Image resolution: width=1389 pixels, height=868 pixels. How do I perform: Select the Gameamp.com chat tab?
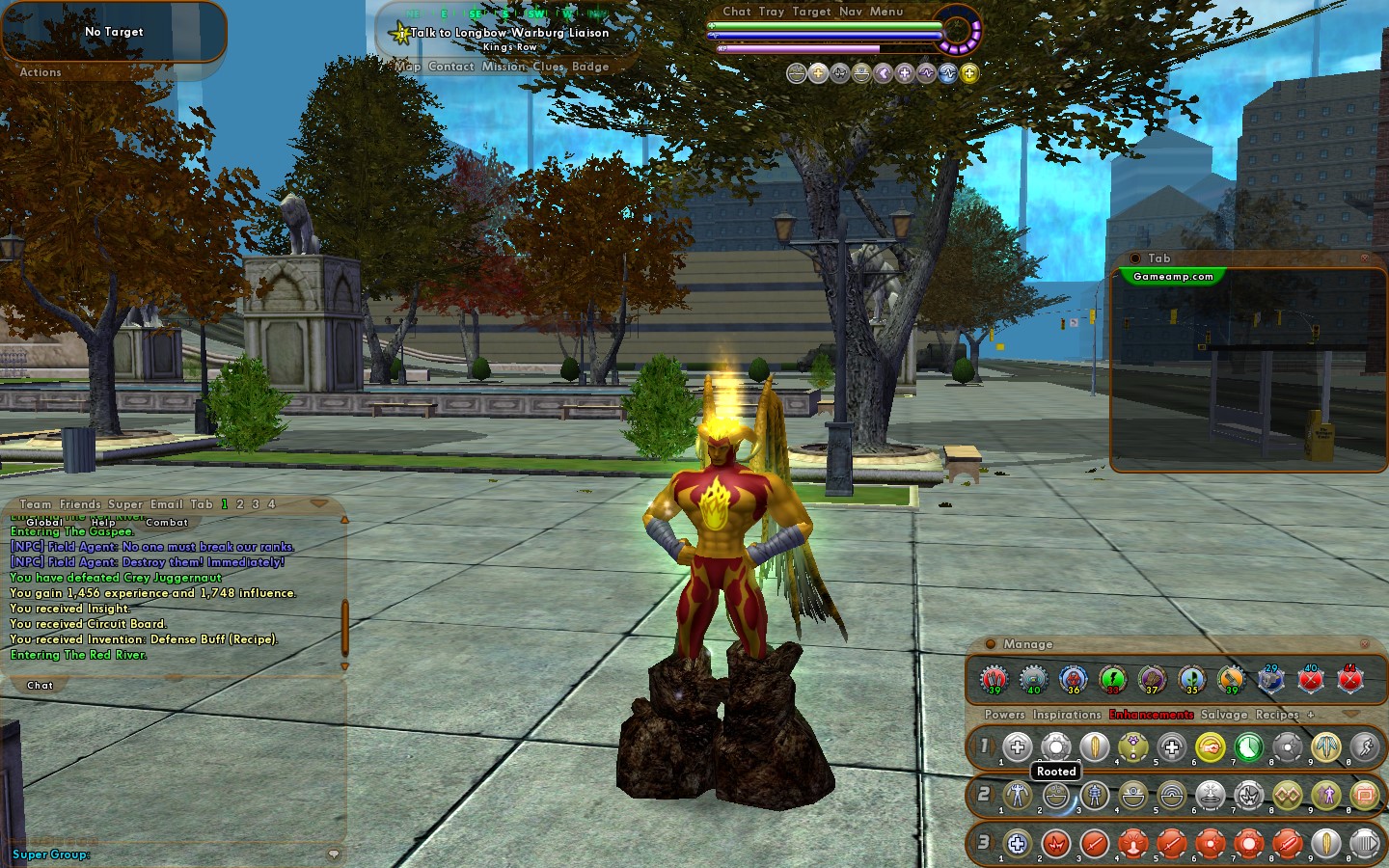coord(1173,277)
